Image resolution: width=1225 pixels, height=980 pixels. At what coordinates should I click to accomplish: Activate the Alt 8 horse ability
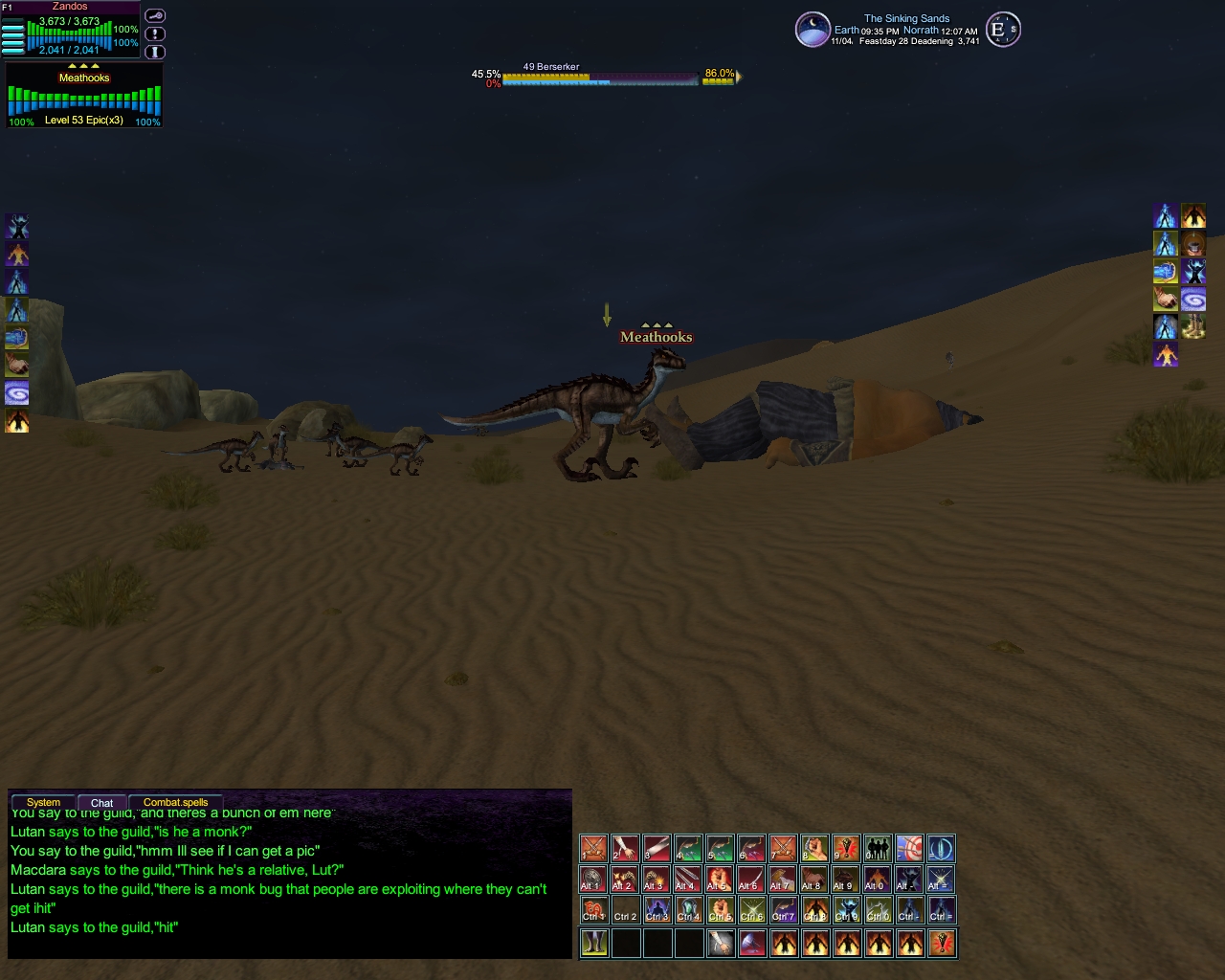point(814,880)
